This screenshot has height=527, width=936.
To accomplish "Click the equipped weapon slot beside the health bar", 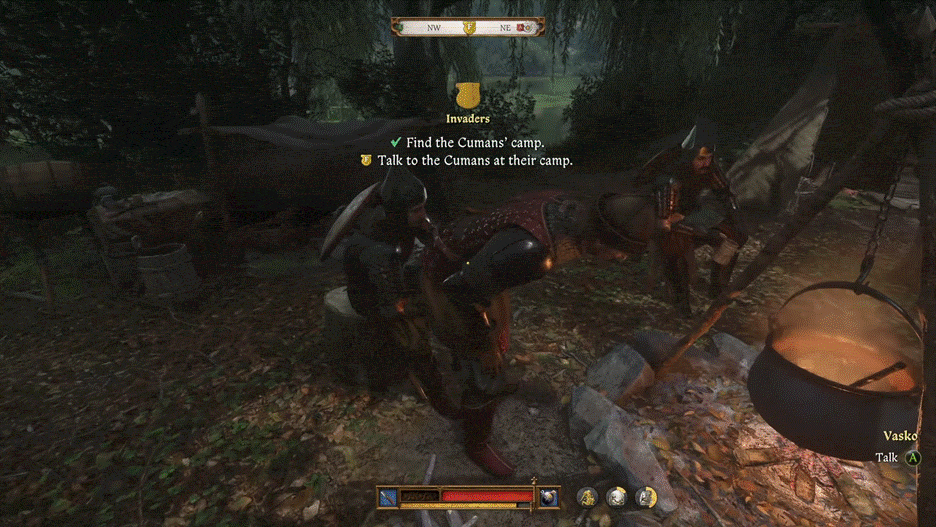I will (x=389, y=496).
